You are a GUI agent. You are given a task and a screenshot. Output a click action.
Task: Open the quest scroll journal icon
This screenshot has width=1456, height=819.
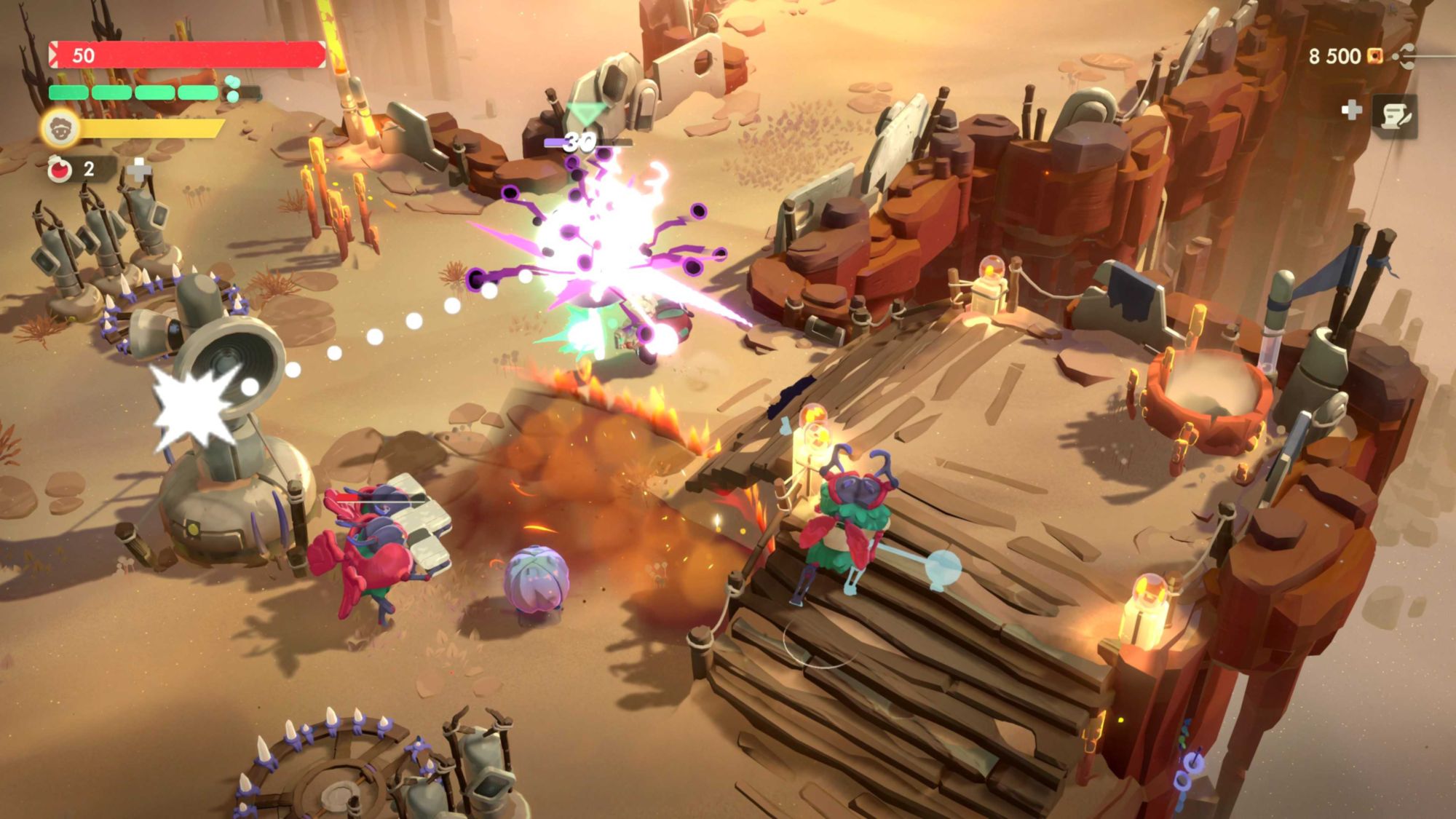pyautogui.click(x=1395, y=116)
